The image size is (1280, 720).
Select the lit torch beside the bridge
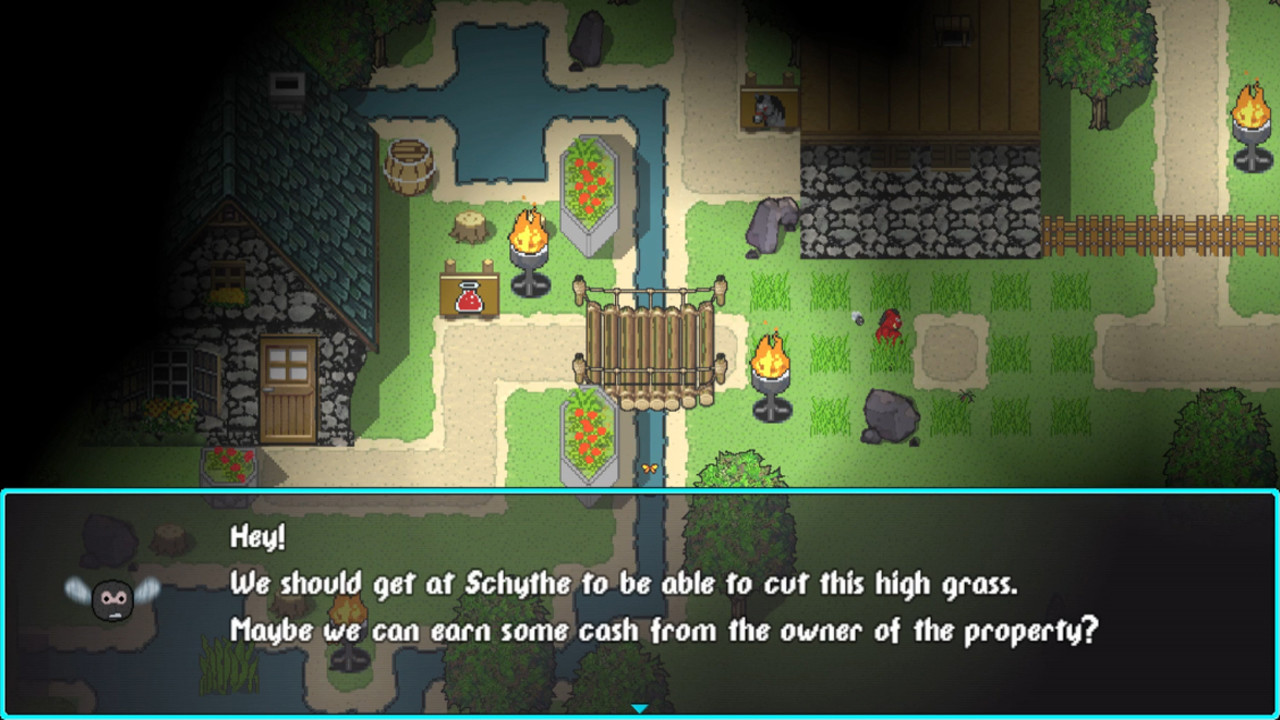[x=770, y=365]
